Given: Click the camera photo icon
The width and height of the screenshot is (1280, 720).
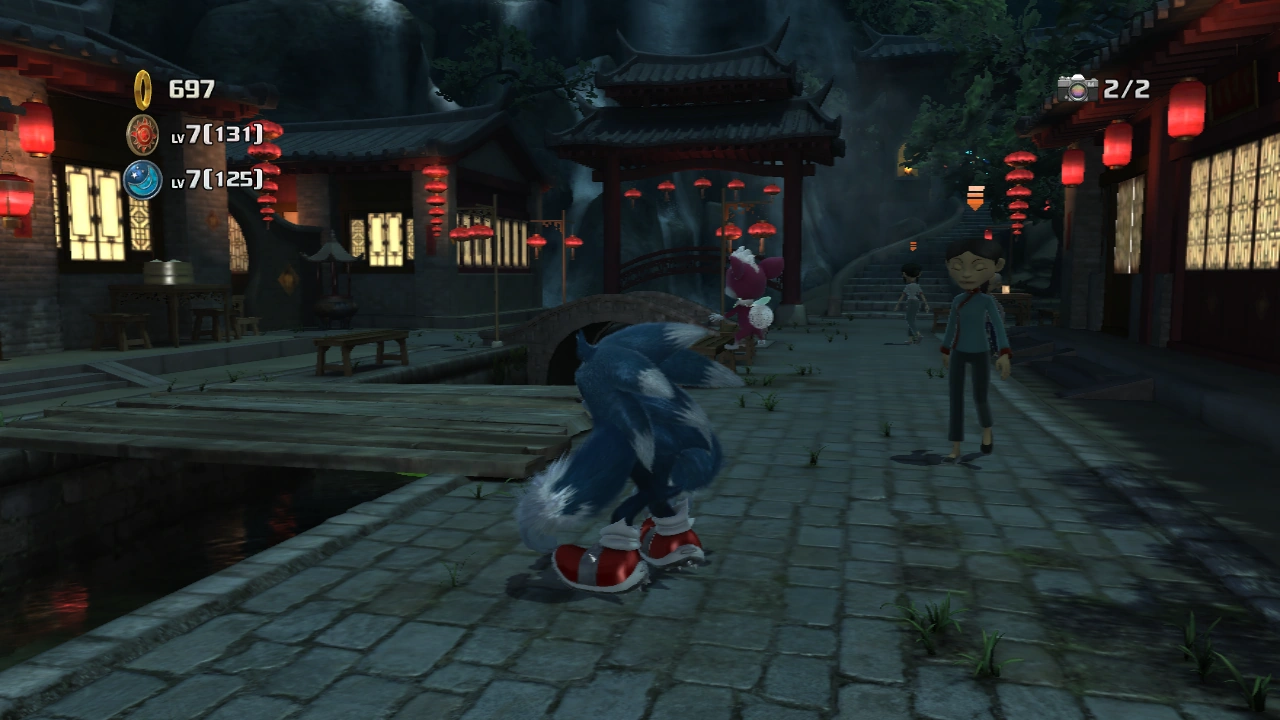Looking at the screenshot, I should click(1077, 89).
